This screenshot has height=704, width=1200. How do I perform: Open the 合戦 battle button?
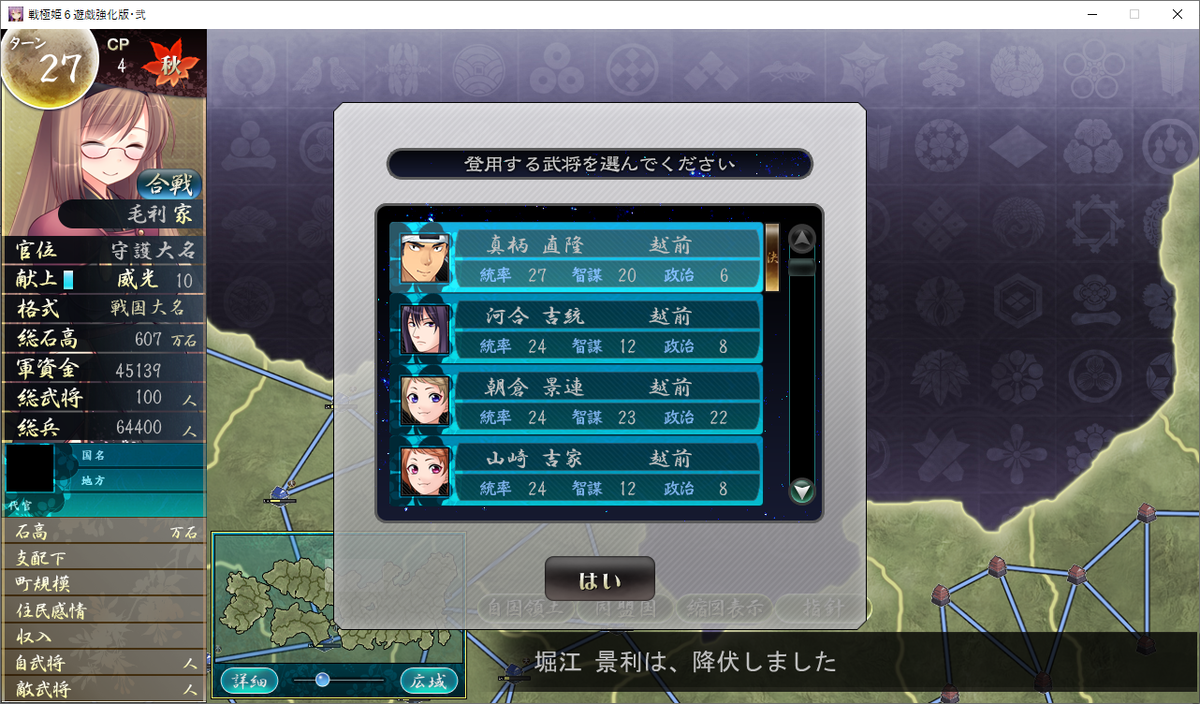point(168,185)
